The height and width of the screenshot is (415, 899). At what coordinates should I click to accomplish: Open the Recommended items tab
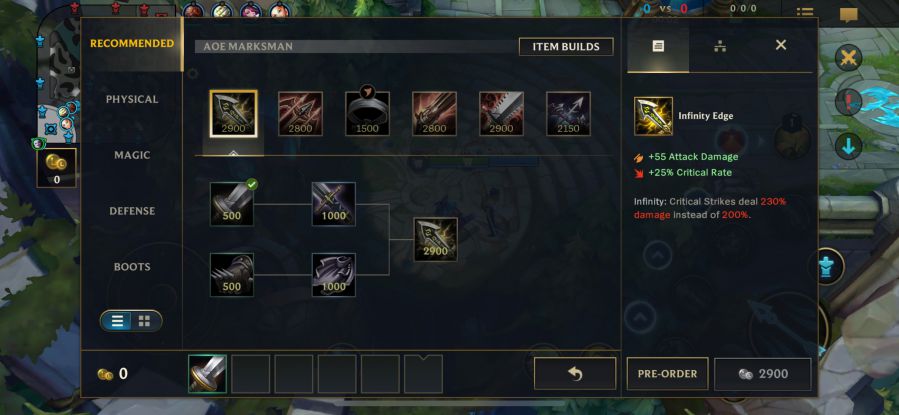132,44
